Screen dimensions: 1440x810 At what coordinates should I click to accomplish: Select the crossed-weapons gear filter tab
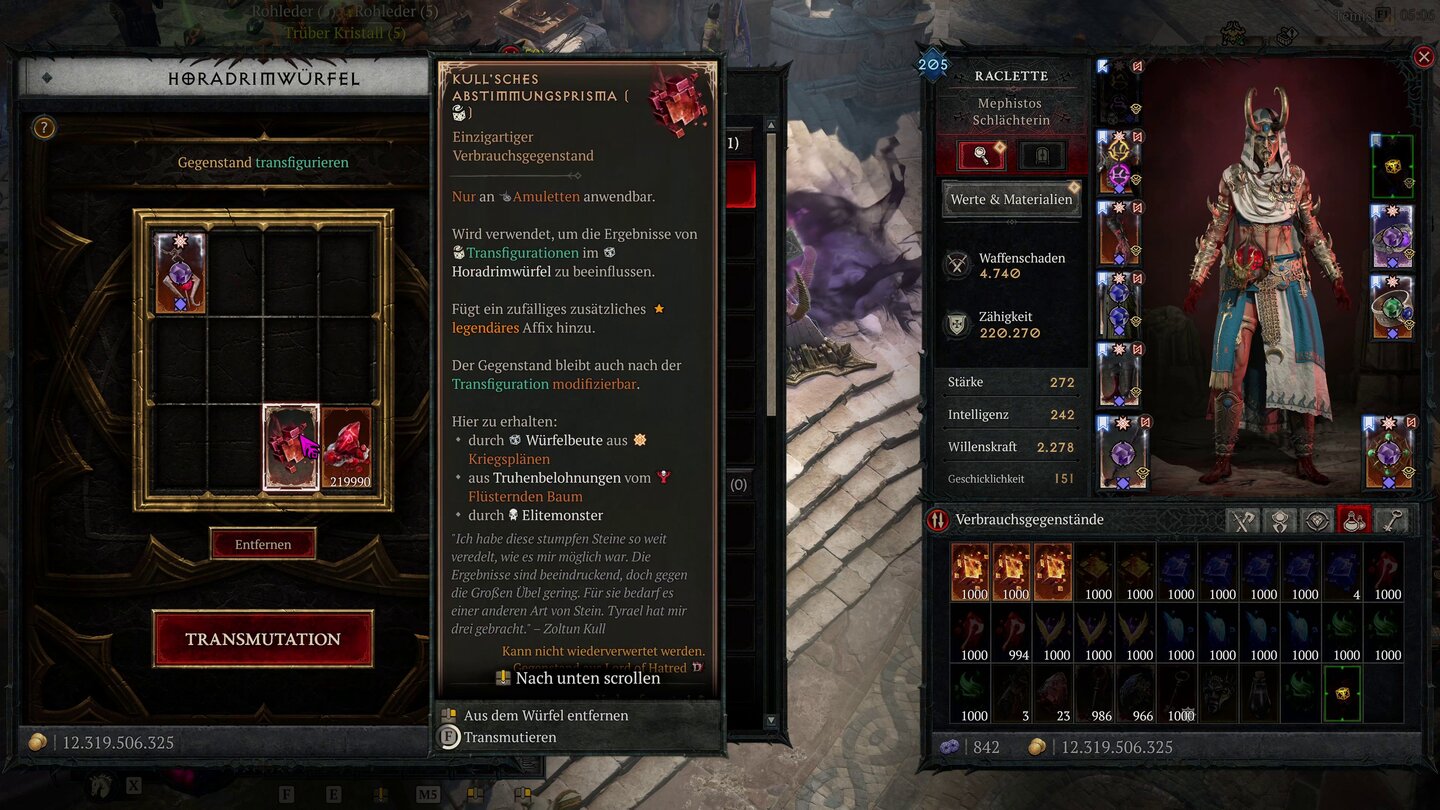1243,519
